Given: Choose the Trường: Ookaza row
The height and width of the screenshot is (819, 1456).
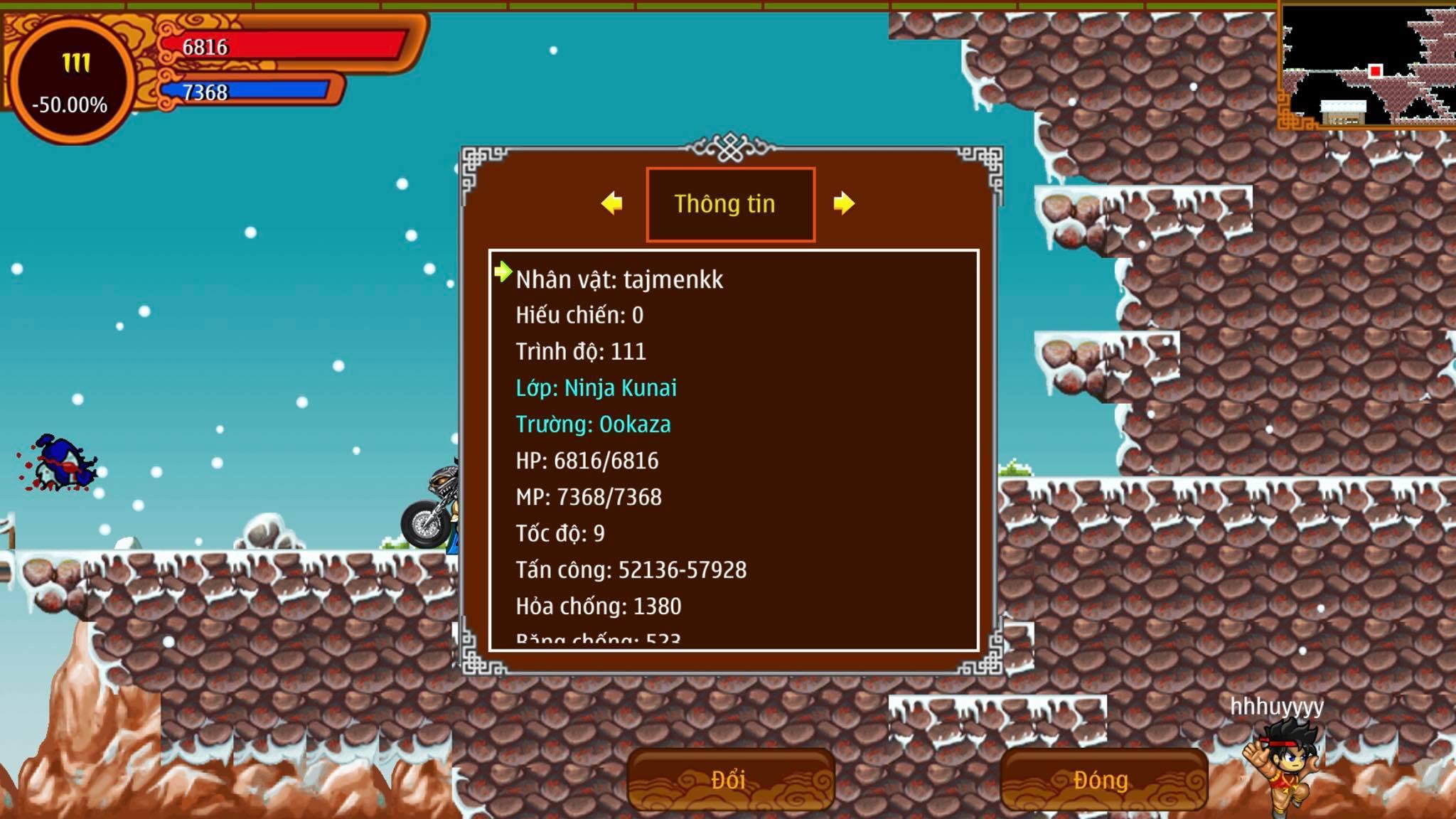Looking at the screenshot, I should pyautogui.click(x=593, y=424).
